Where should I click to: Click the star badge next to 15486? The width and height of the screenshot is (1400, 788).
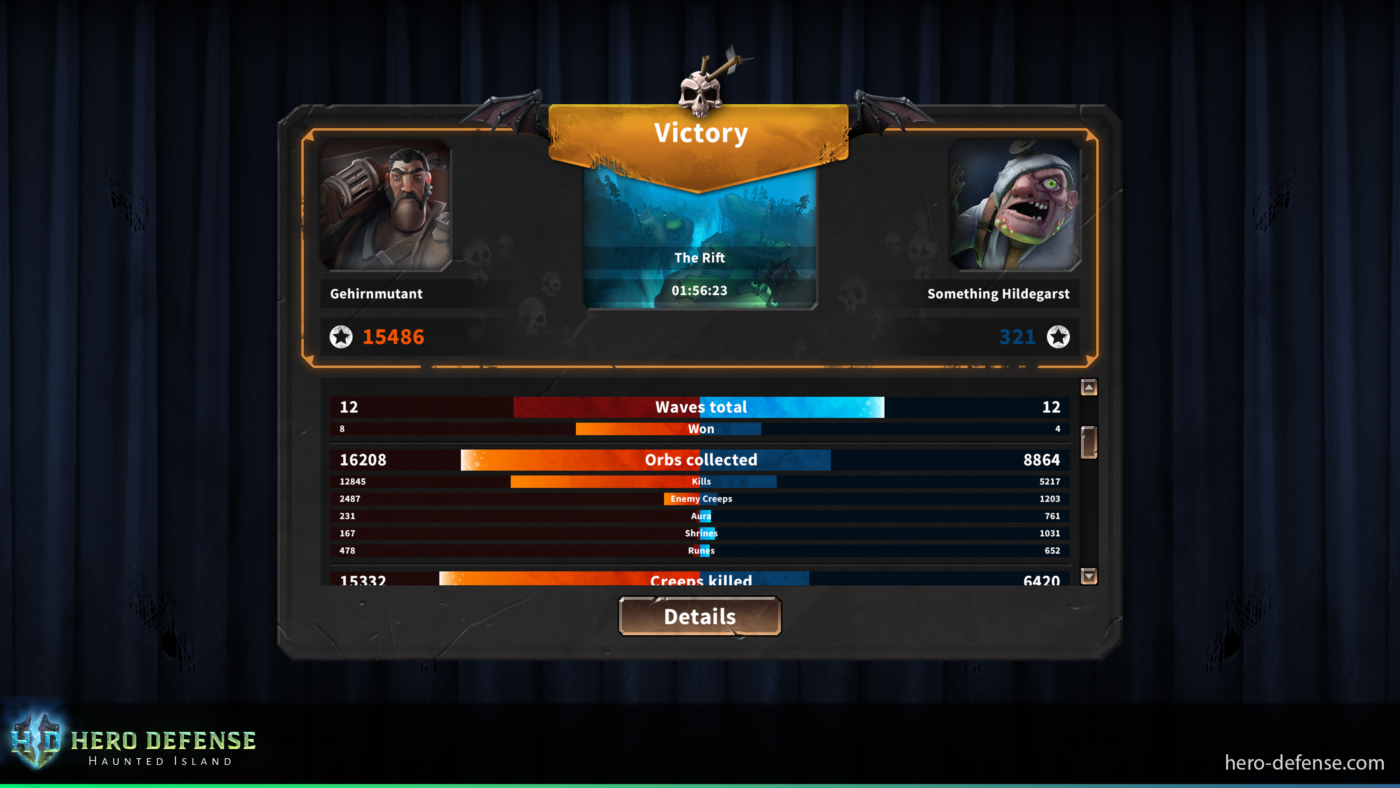point(341,337)
